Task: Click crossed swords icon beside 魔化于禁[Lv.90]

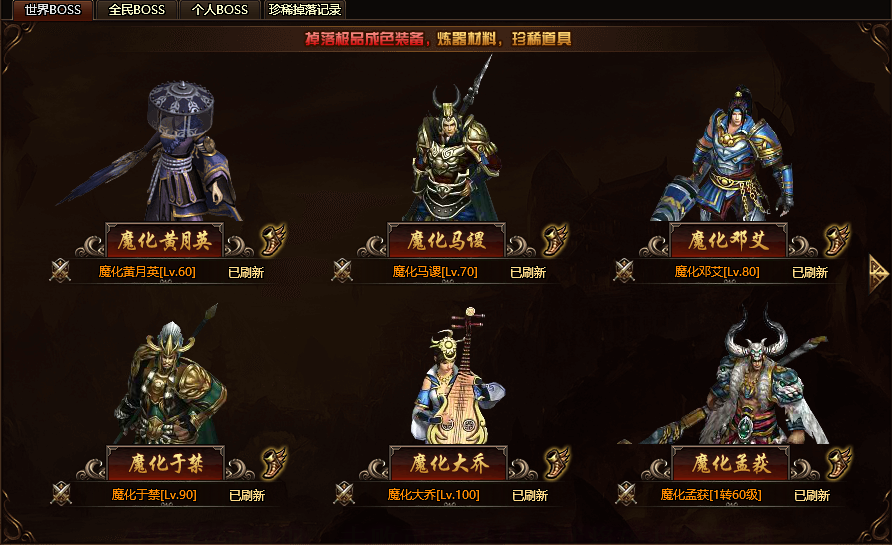Action: click(x=61, y=493)
